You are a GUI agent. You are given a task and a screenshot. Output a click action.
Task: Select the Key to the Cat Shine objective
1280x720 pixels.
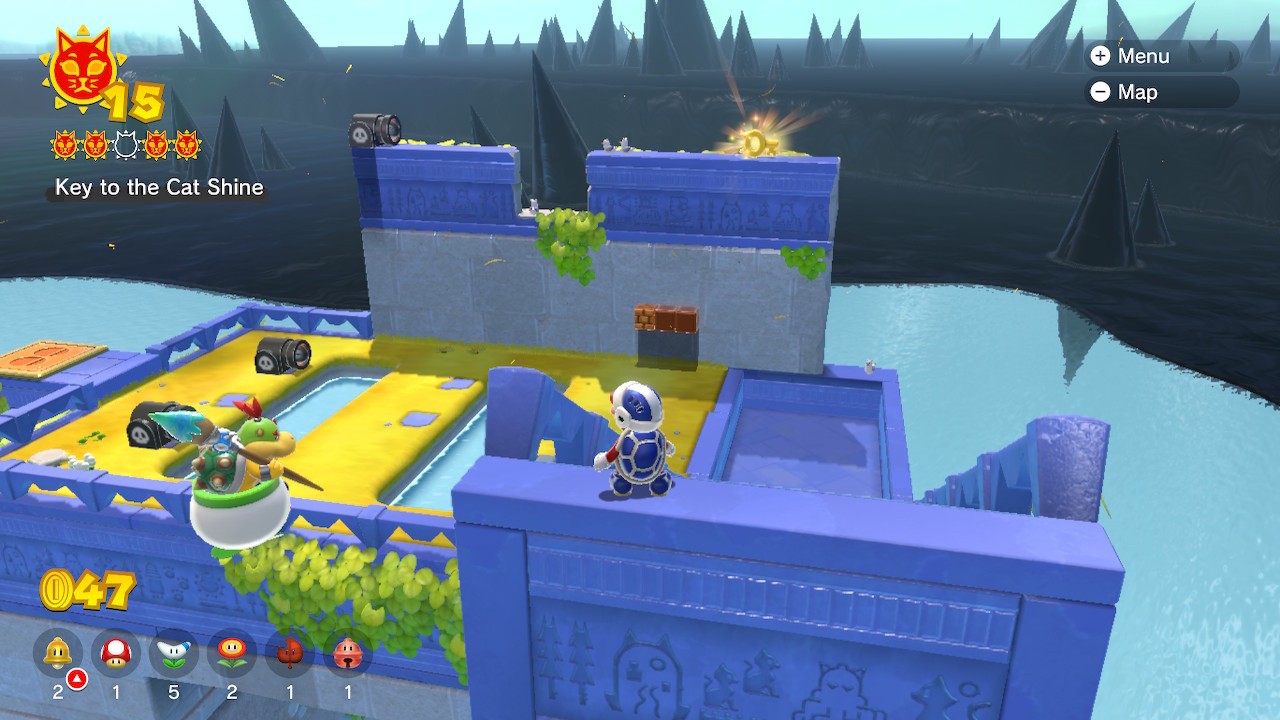tap(159, 187)
